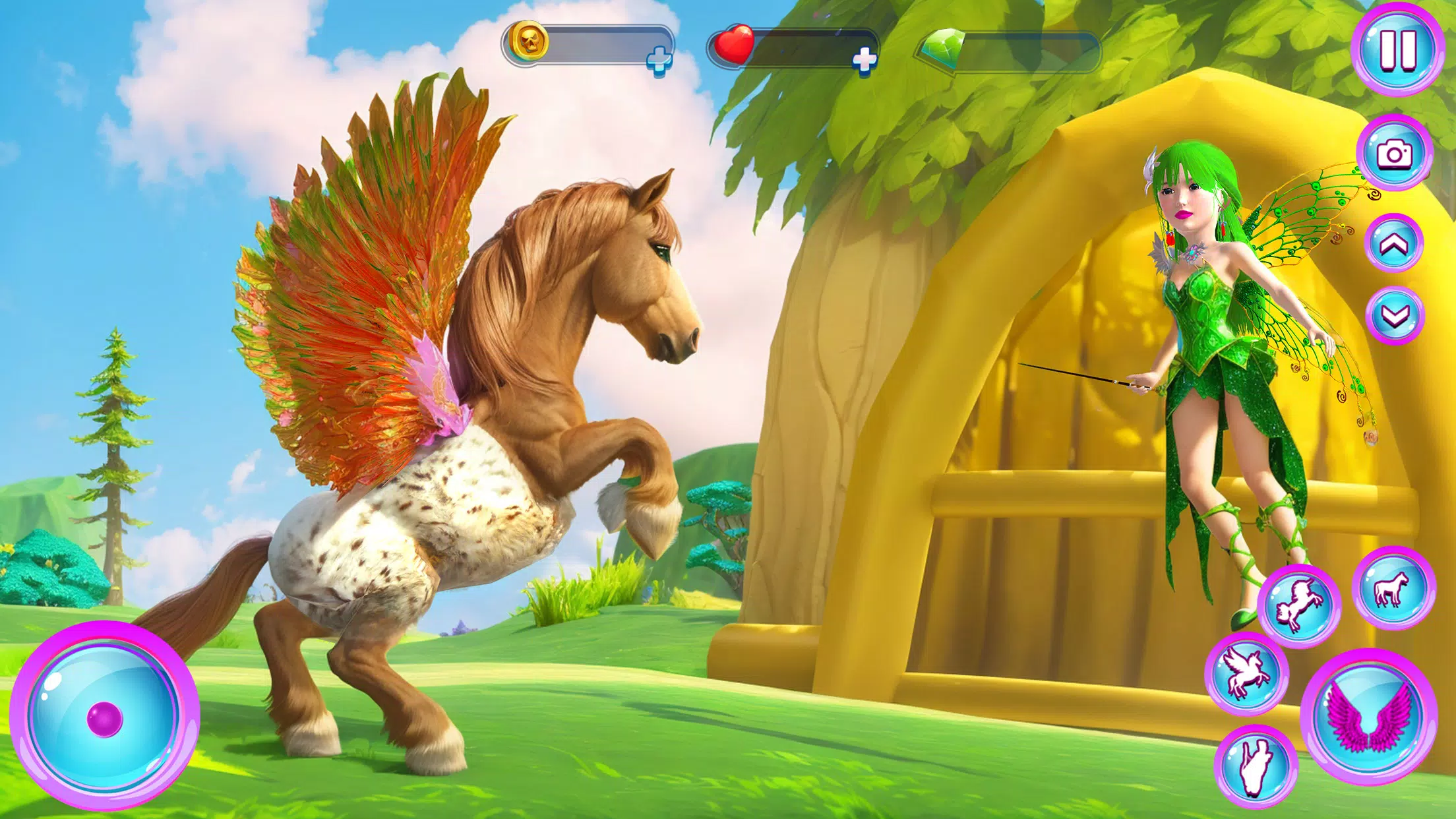The image size is (1456, 819).
Task: Add more hearts using the heart plus
Action: [x=864, y=60]
